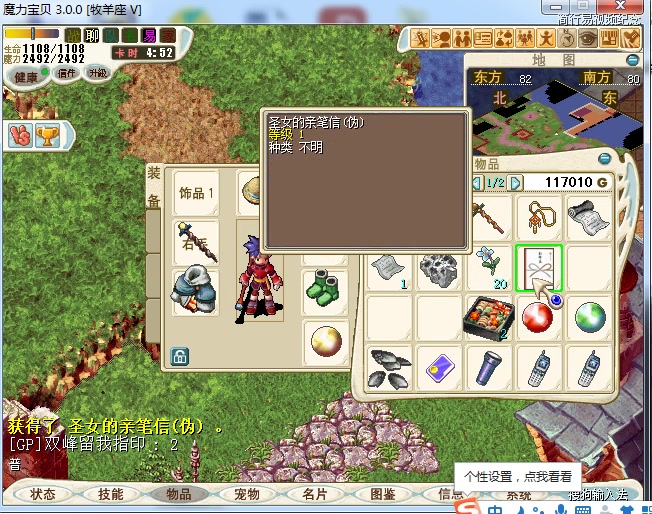
Task: Go to next inventory page arrow
Action: pyautogui.click(x=516, y=183)
